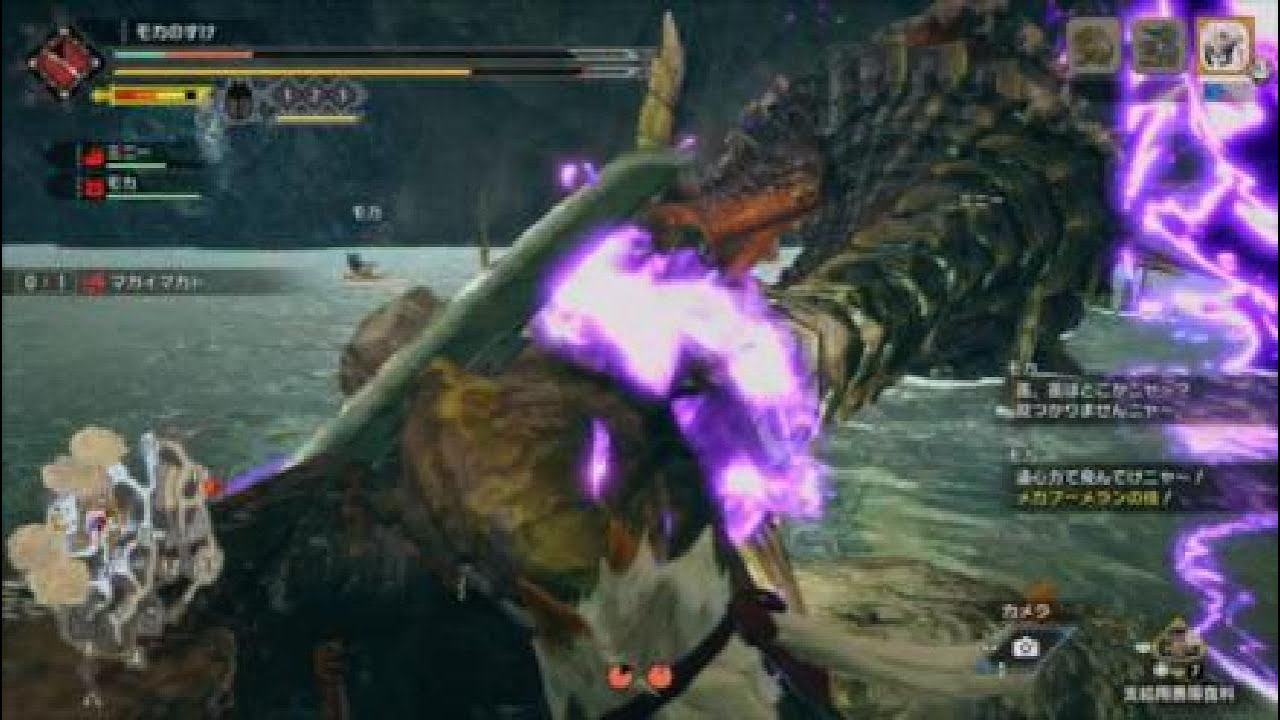Activate the camera action icon
Screen dimensions: 1280x720
click(1024, 647)
